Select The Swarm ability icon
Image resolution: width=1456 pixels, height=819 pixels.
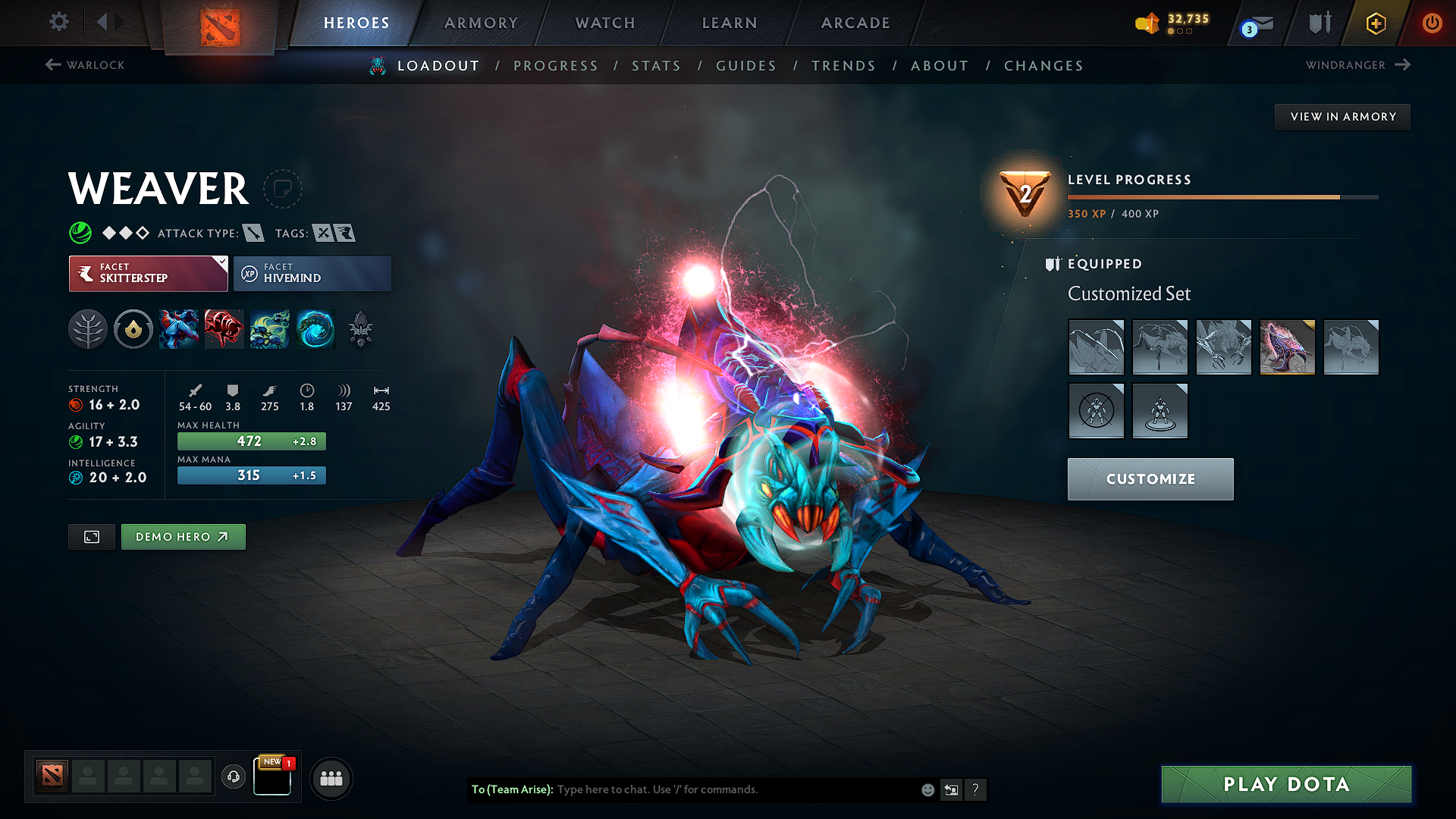270,329
